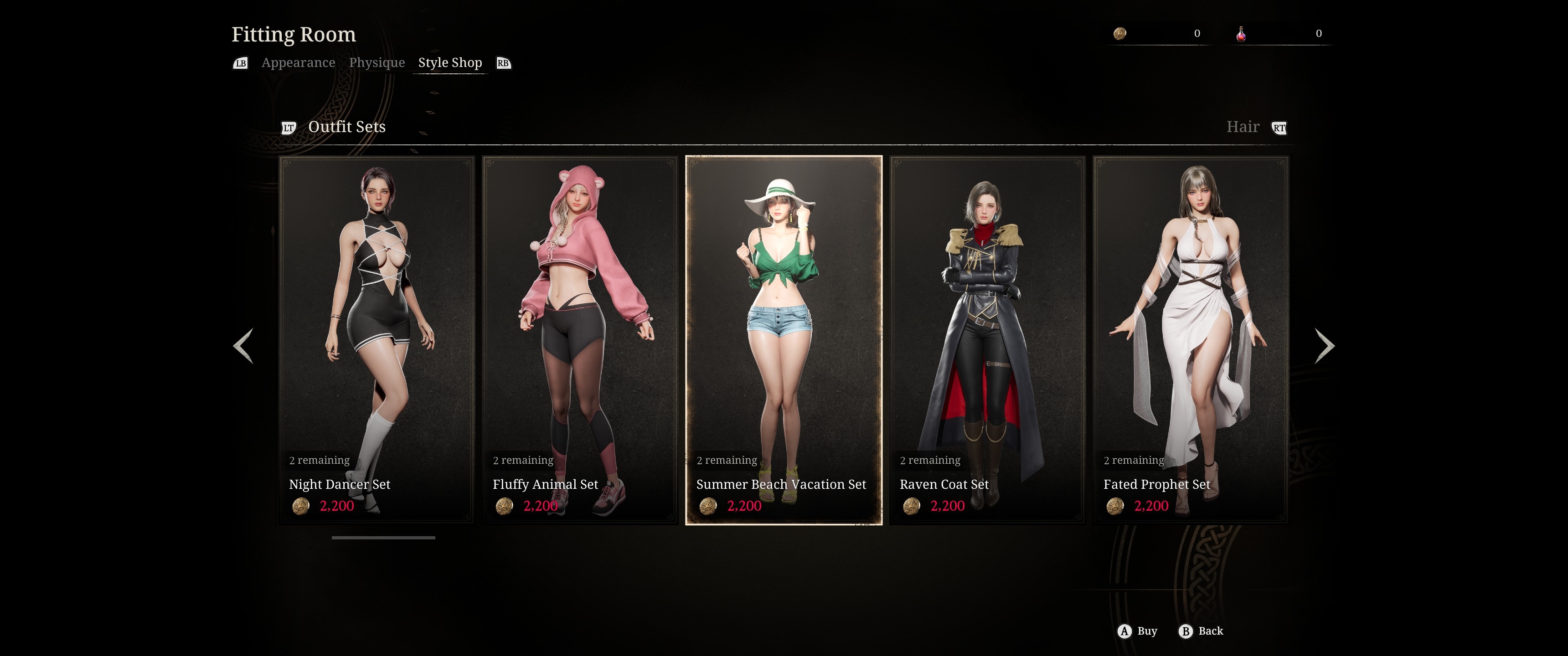Choose the Summer Beach Vacation Set

point(784,339)
